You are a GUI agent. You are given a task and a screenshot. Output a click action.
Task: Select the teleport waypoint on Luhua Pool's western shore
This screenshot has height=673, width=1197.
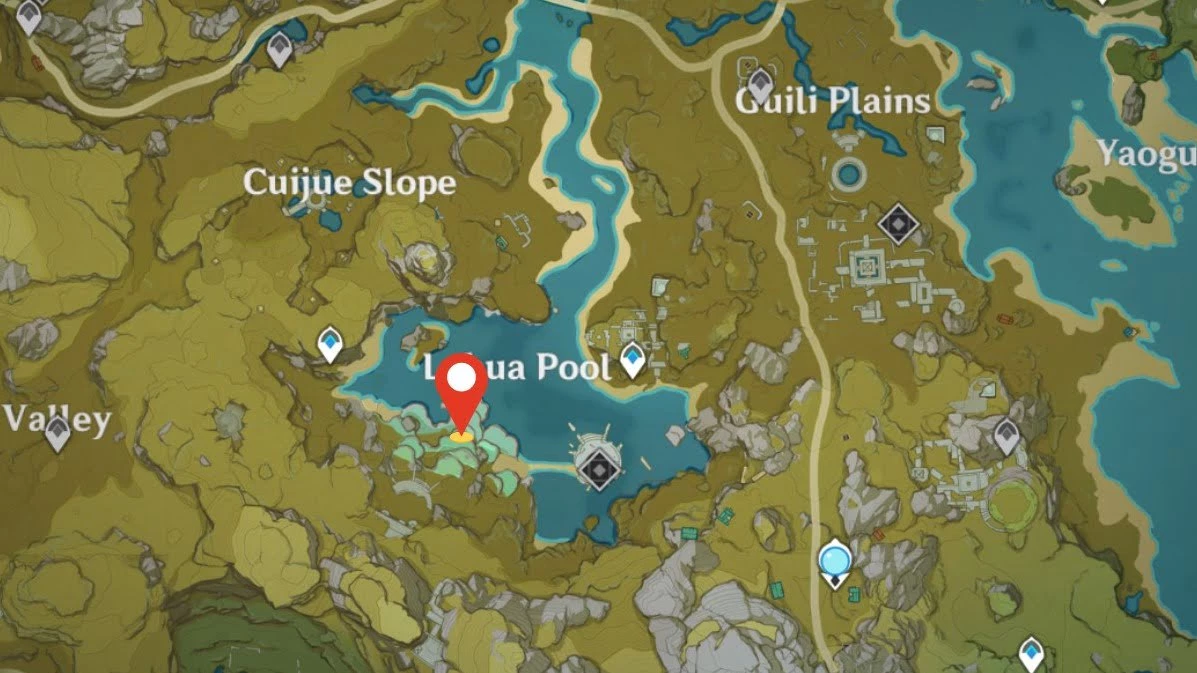pos(330,345)
